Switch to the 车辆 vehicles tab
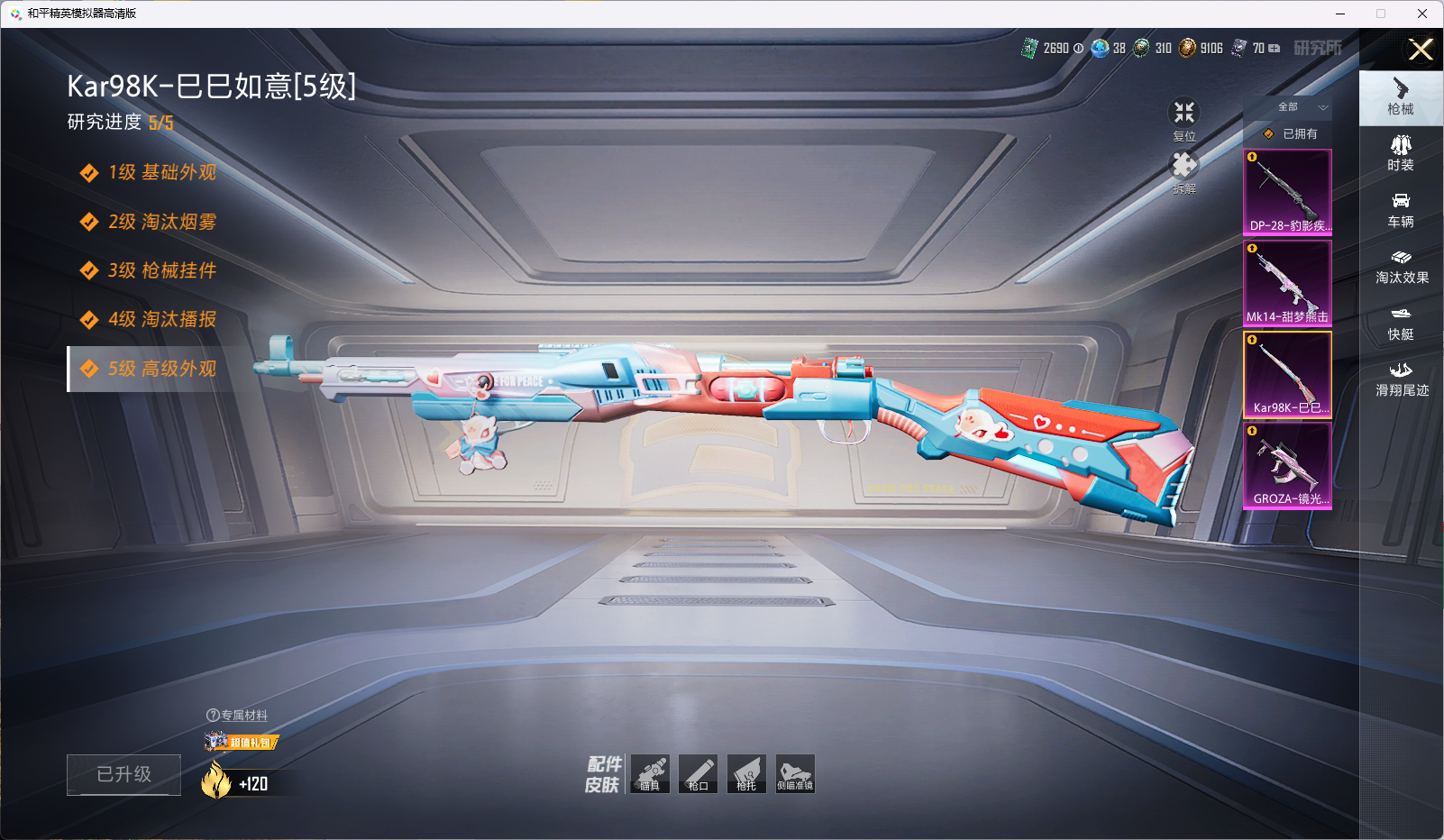Viewport: 1444px width, 840px height. [x=1401, y=210]
